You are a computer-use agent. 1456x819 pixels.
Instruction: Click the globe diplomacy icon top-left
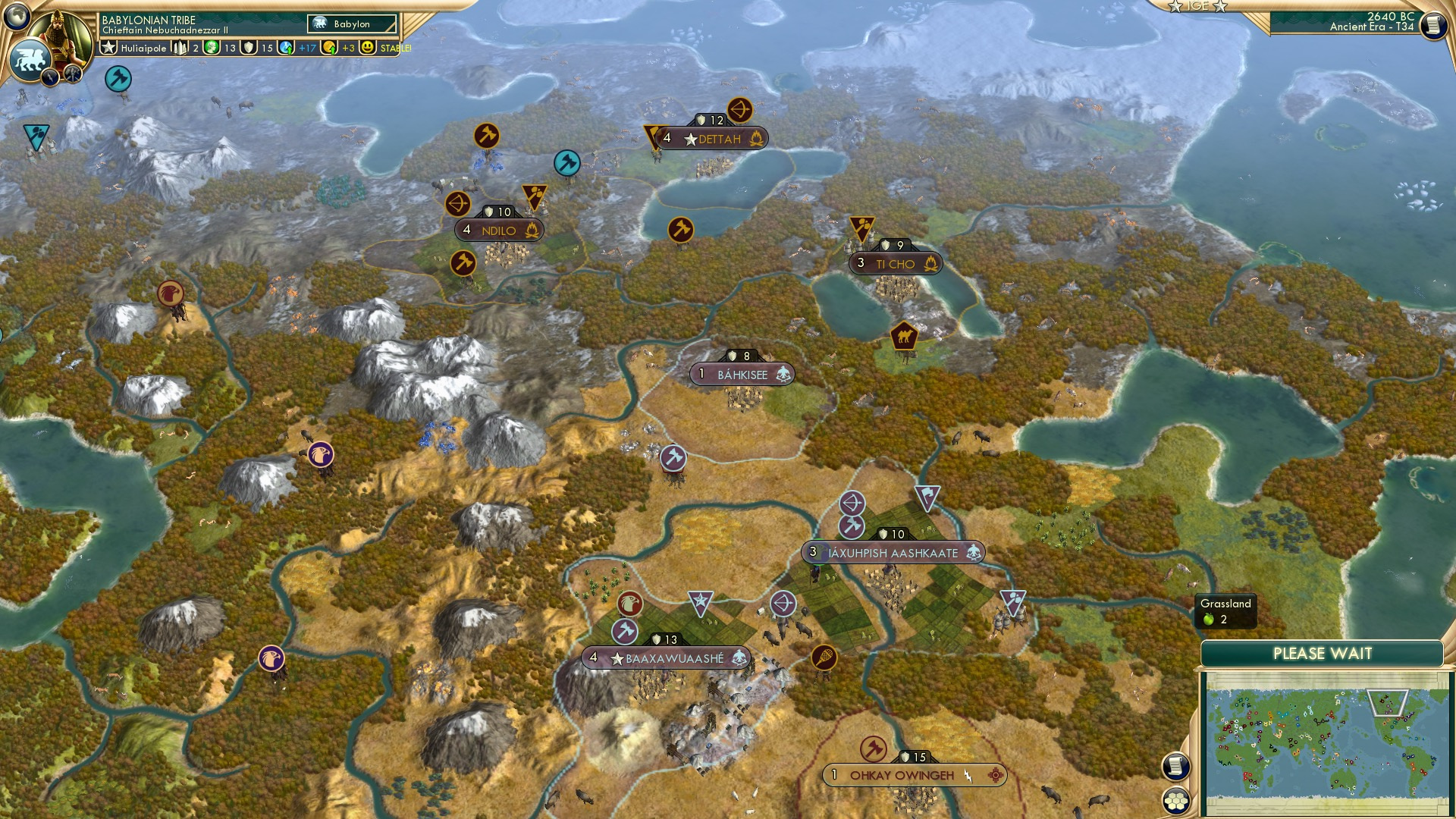(17, 17)
